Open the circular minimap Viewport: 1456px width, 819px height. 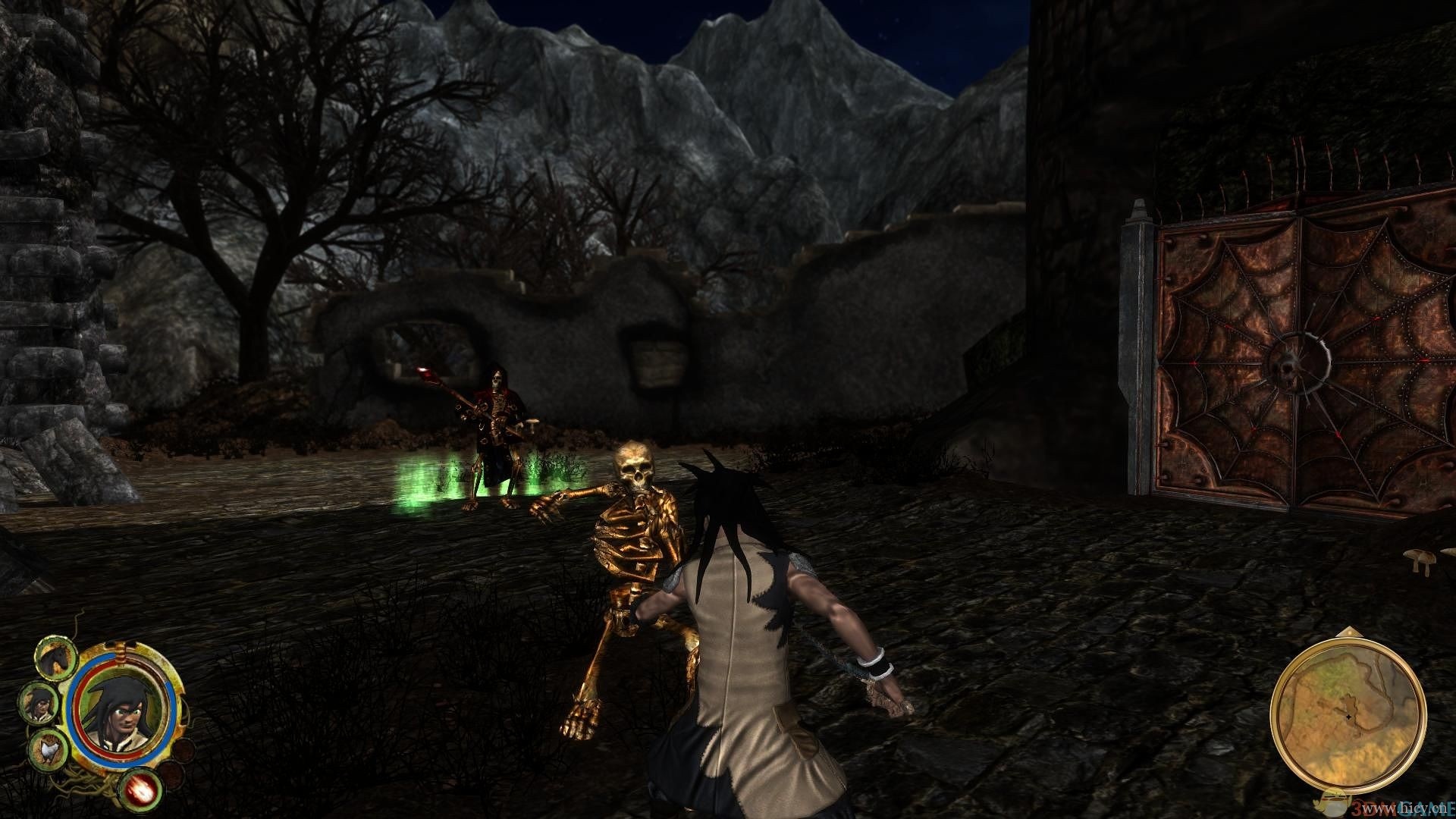(x=1347, y=714)
